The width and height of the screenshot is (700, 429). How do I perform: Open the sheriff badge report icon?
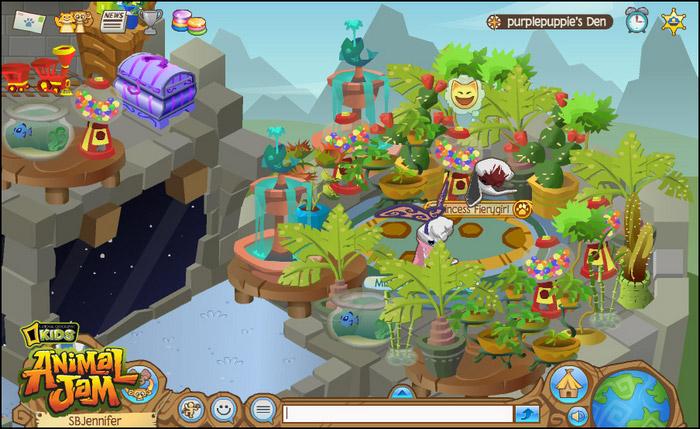pyautogui.click(x=674, y=20)
